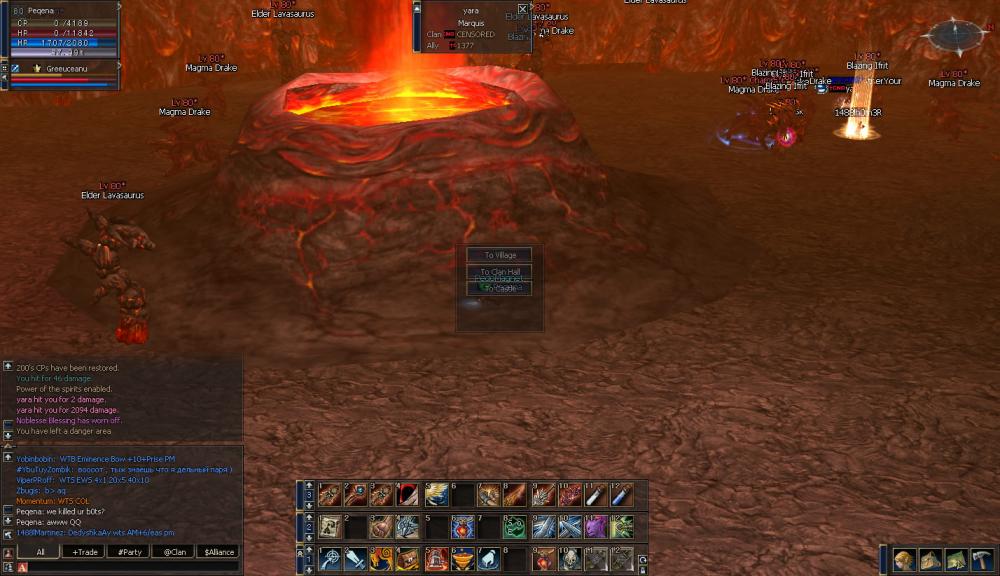Switch to the +Trade chat tab
Image resolution: width=1000 pixels, height=576 pixels.
[84, 551]
